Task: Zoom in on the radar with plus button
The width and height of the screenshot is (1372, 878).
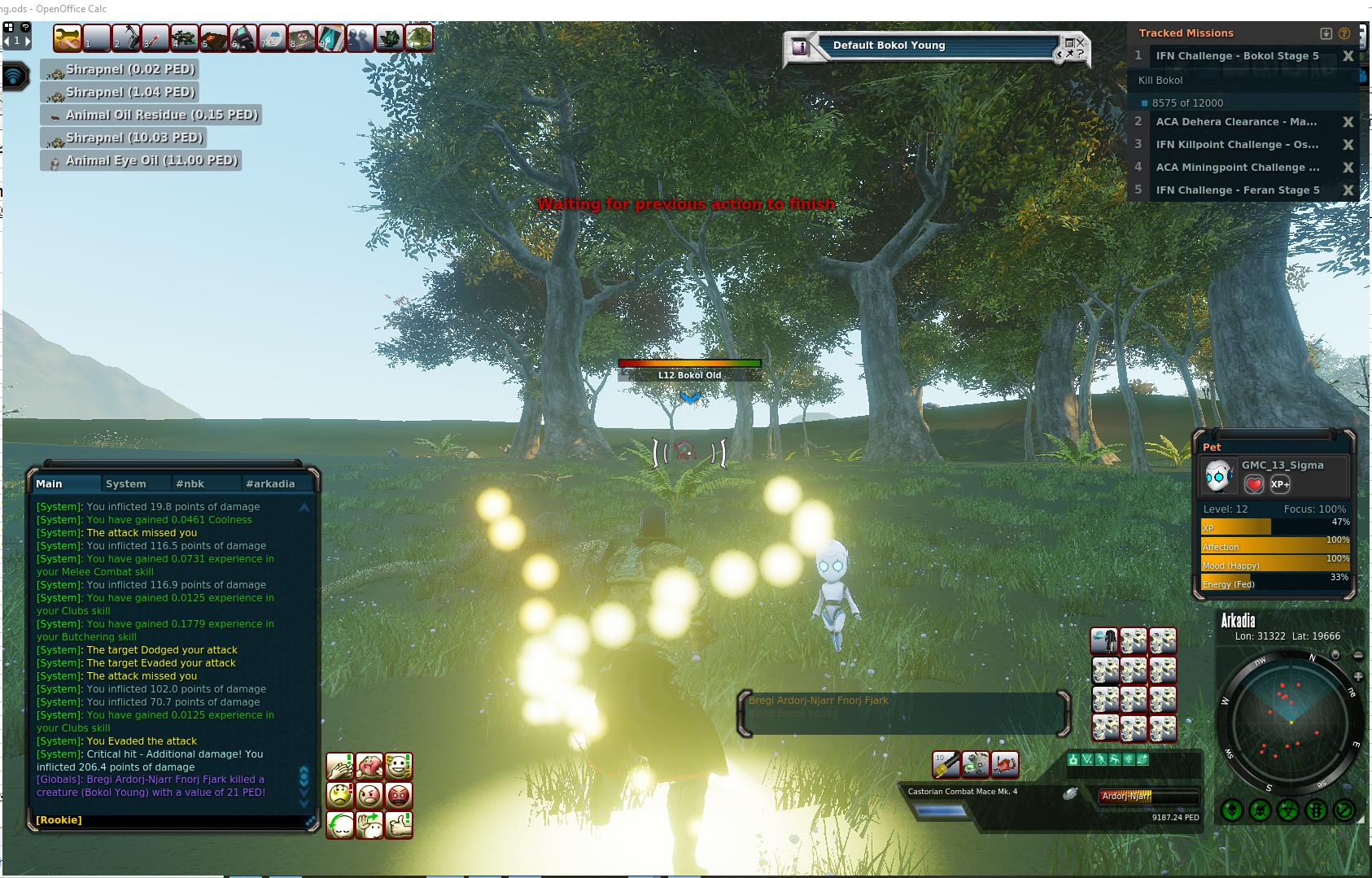Action: coord(1357,676)
